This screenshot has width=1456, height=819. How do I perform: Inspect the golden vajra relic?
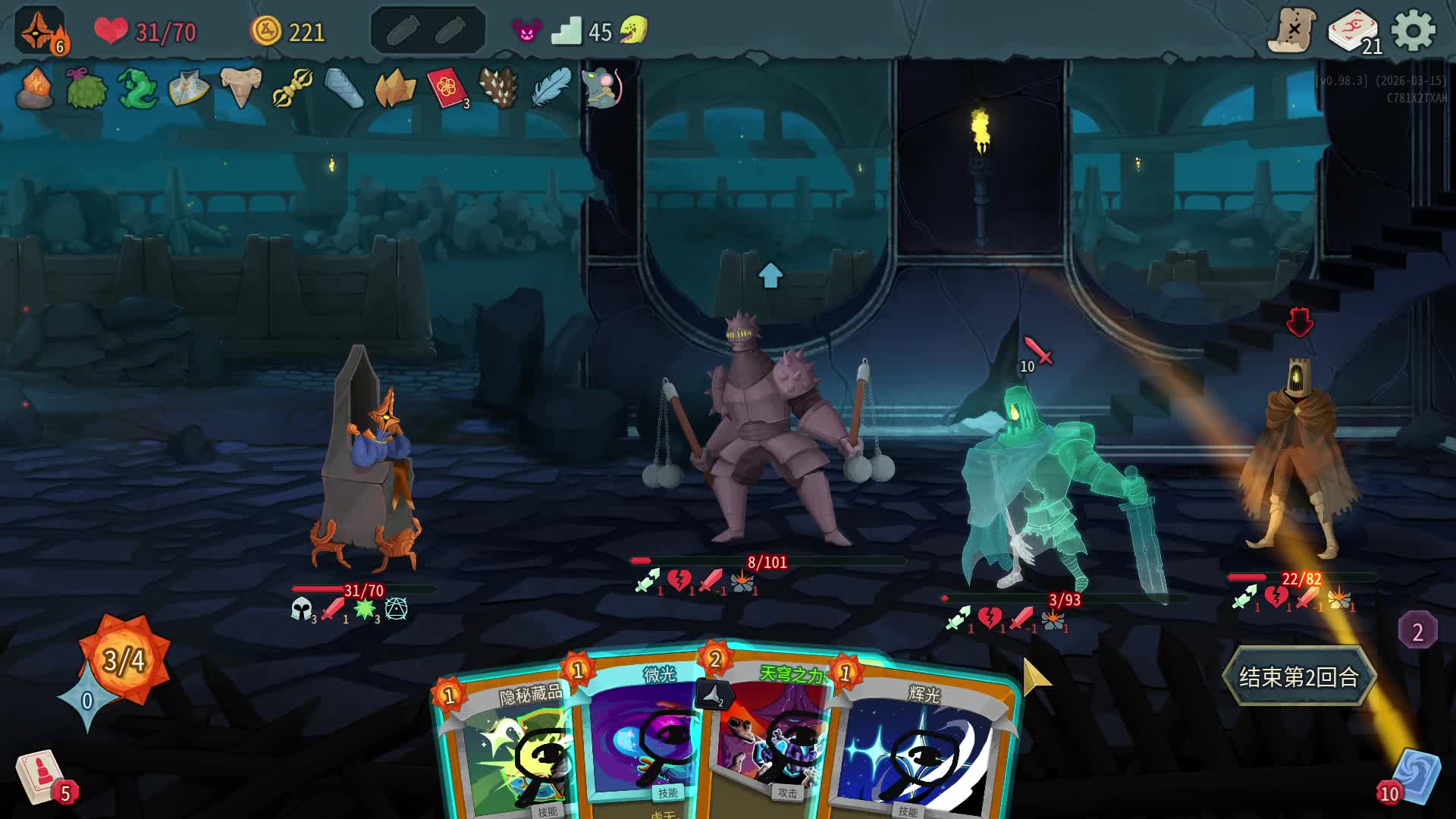click(292, 89)
